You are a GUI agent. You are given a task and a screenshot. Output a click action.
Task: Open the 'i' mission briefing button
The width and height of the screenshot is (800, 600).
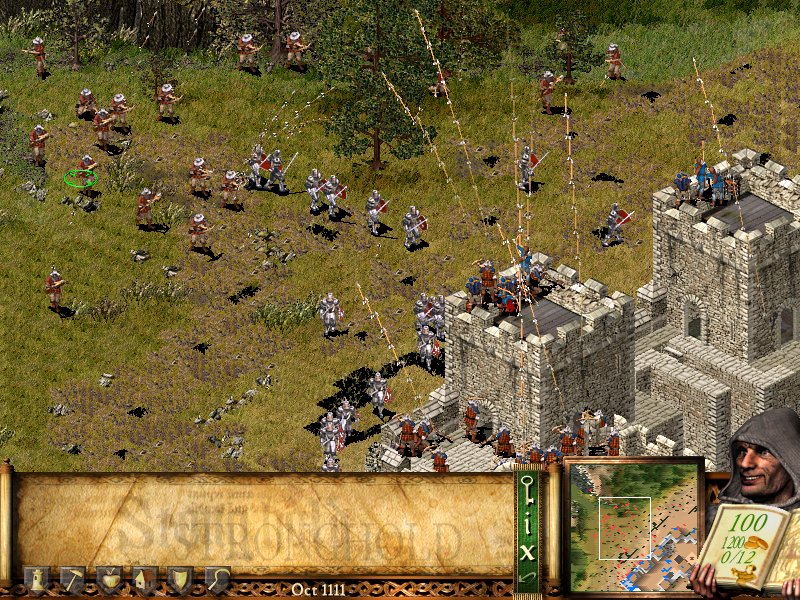pyautogui.click(x=529, y=522)
